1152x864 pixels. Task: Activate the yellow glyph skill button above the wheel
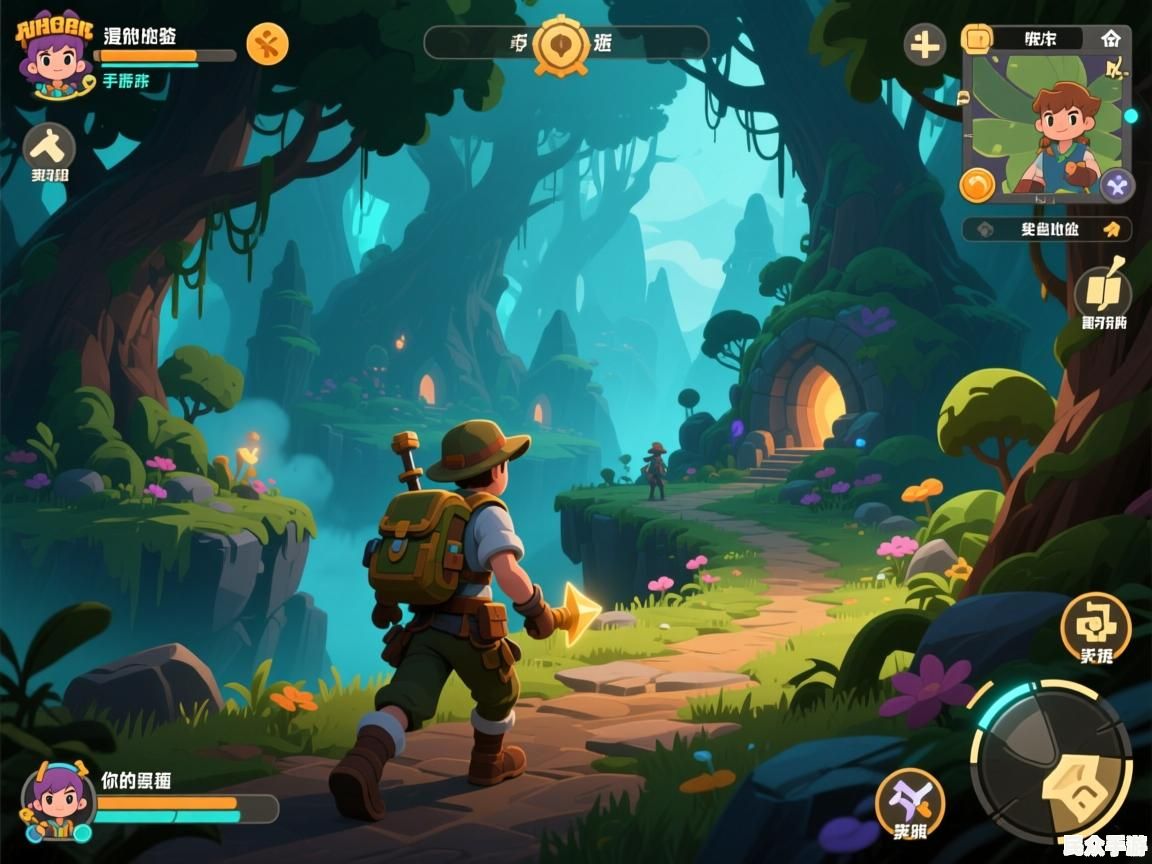click(x=1095, y=625)
